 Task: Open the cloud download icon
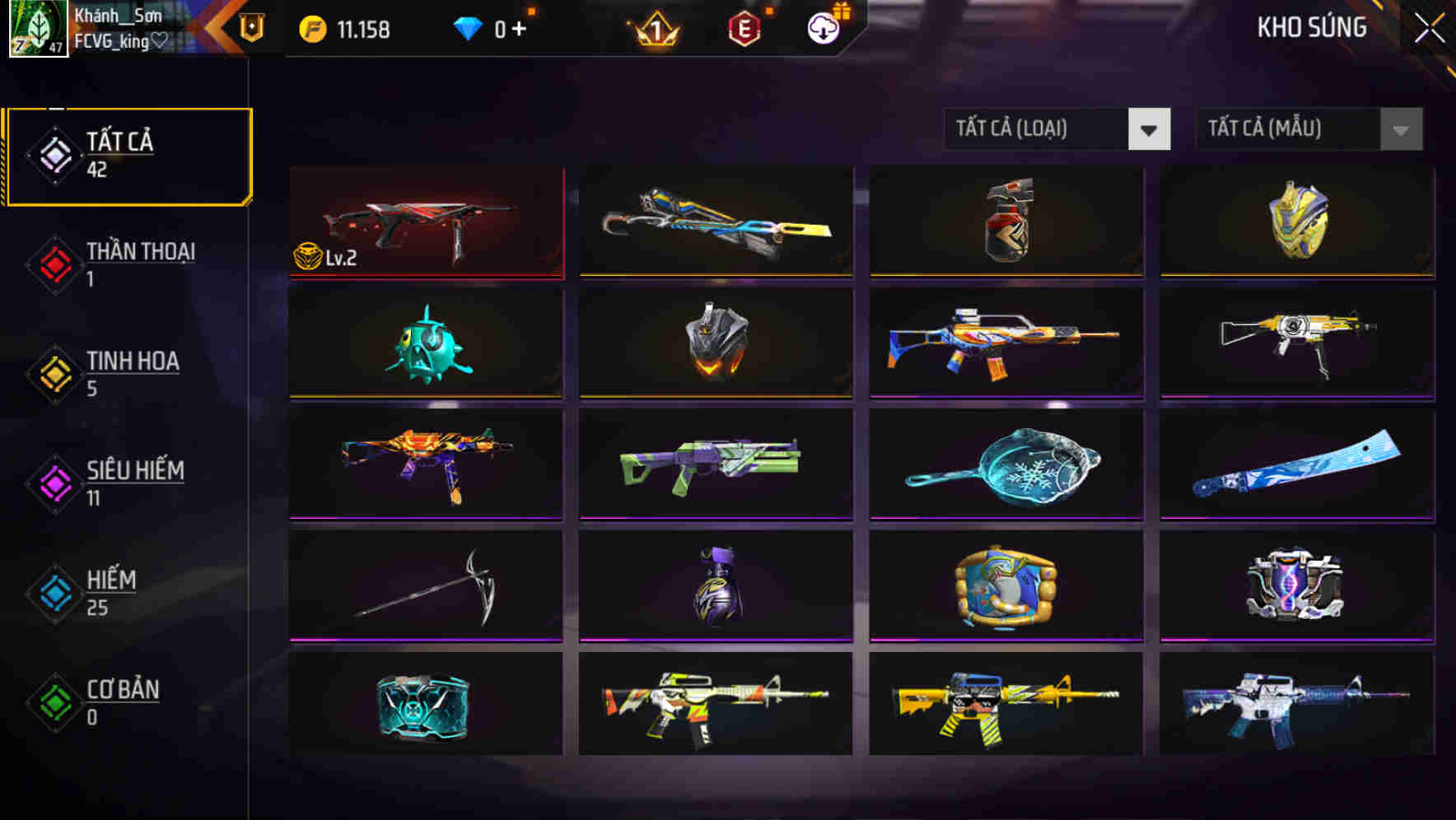(824, 28)
